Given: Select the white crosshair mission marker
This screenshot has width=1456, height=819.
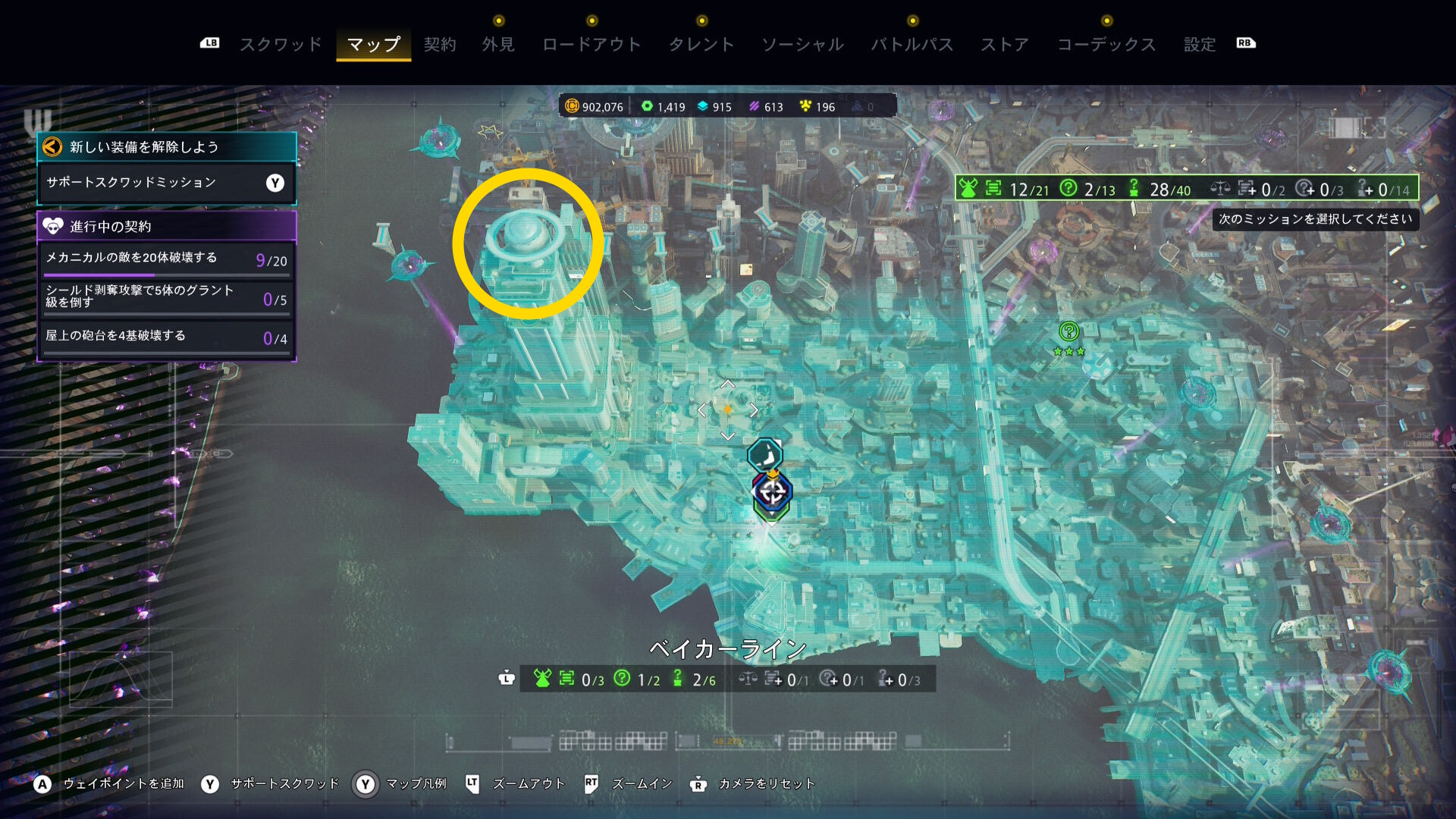Looking at the screenshot, I should point(772,492).
